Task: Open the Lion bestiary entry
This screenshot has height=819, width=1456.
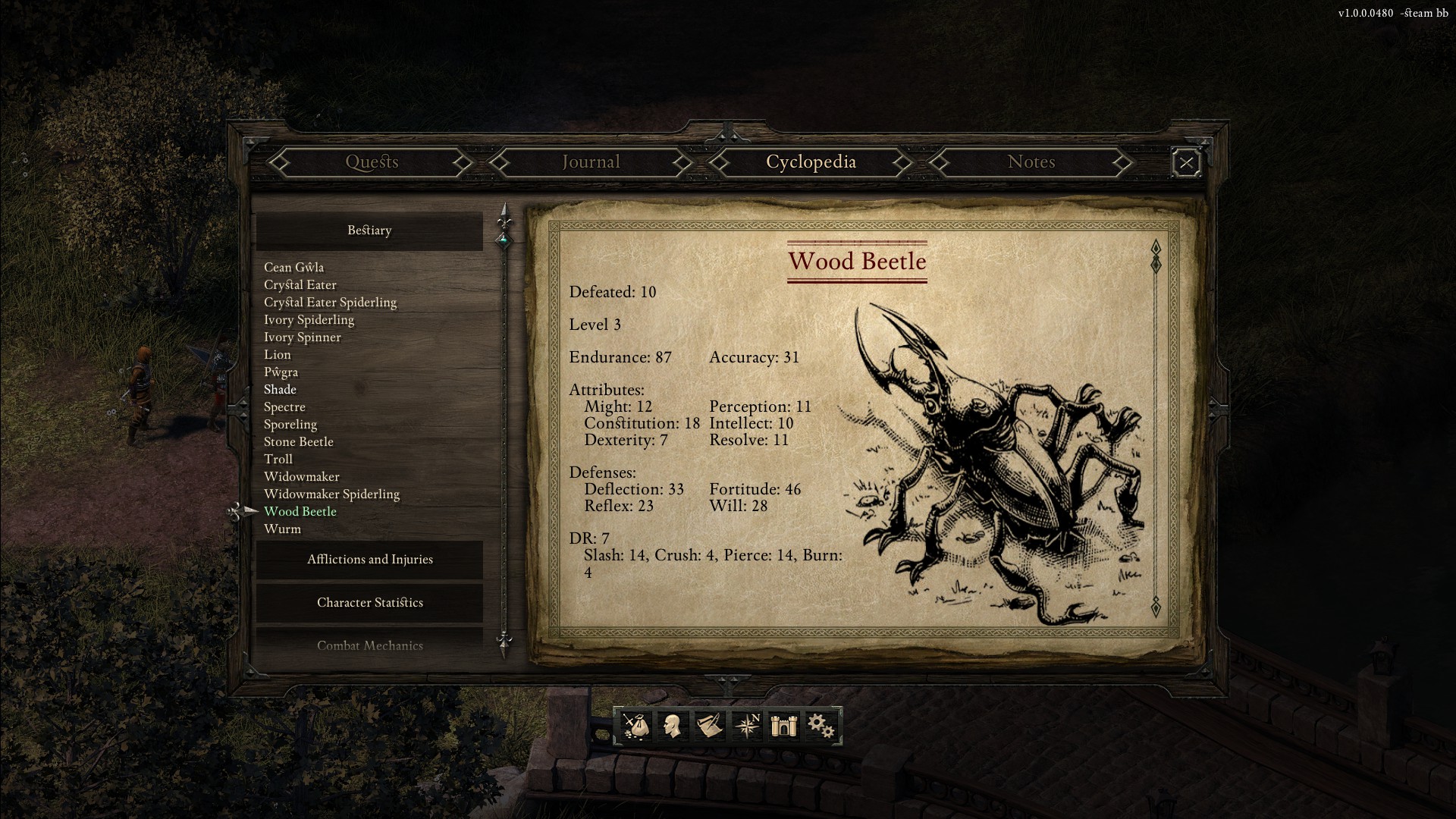Action: [278, 355]
